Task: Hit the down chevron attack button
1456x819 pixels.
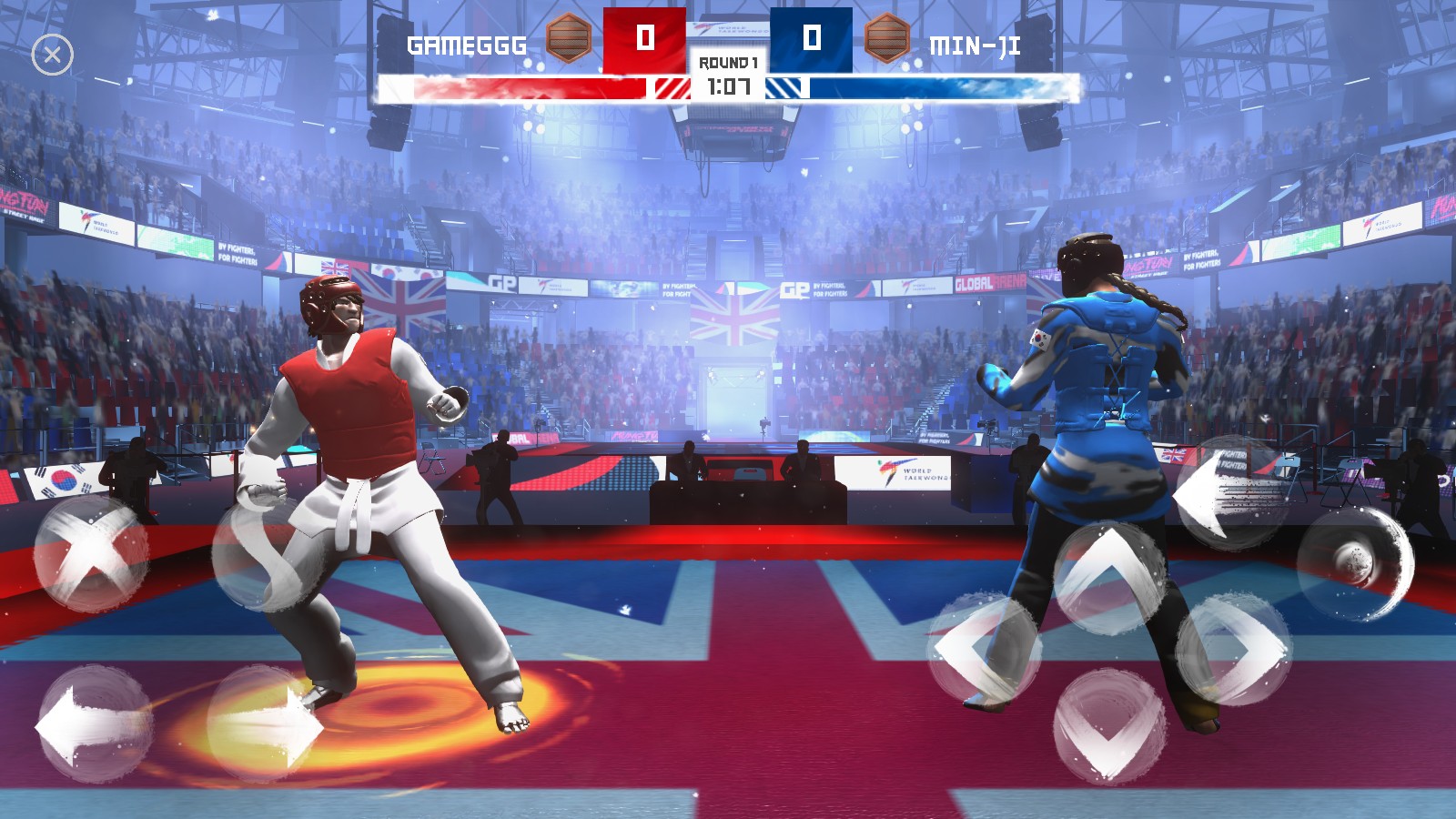Action: 1108,725
